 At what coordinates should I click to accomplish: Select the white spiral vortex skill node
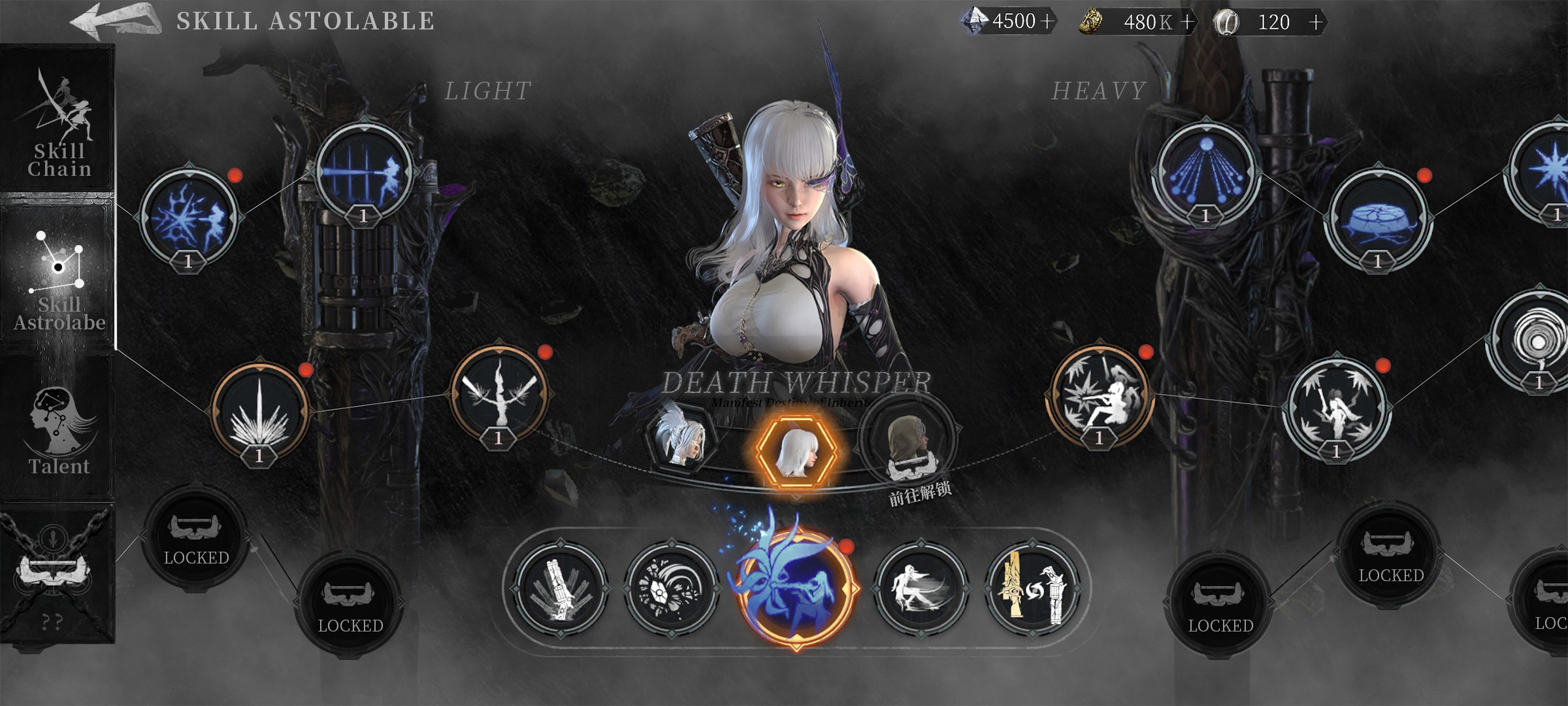coord(1537,341)
